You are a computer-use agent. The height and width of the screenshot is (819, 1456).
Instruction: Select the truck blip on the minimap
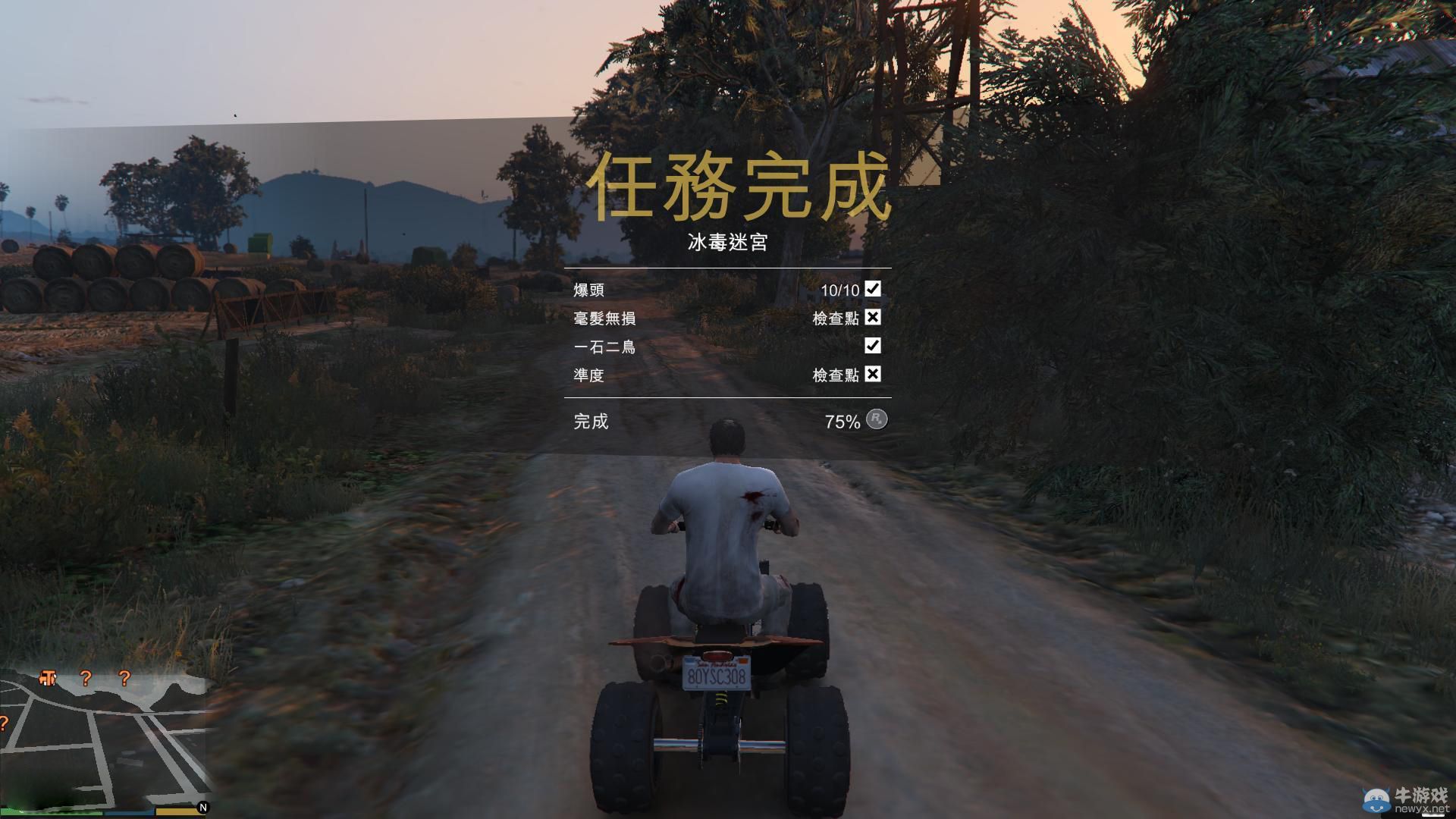pos(48,678)
